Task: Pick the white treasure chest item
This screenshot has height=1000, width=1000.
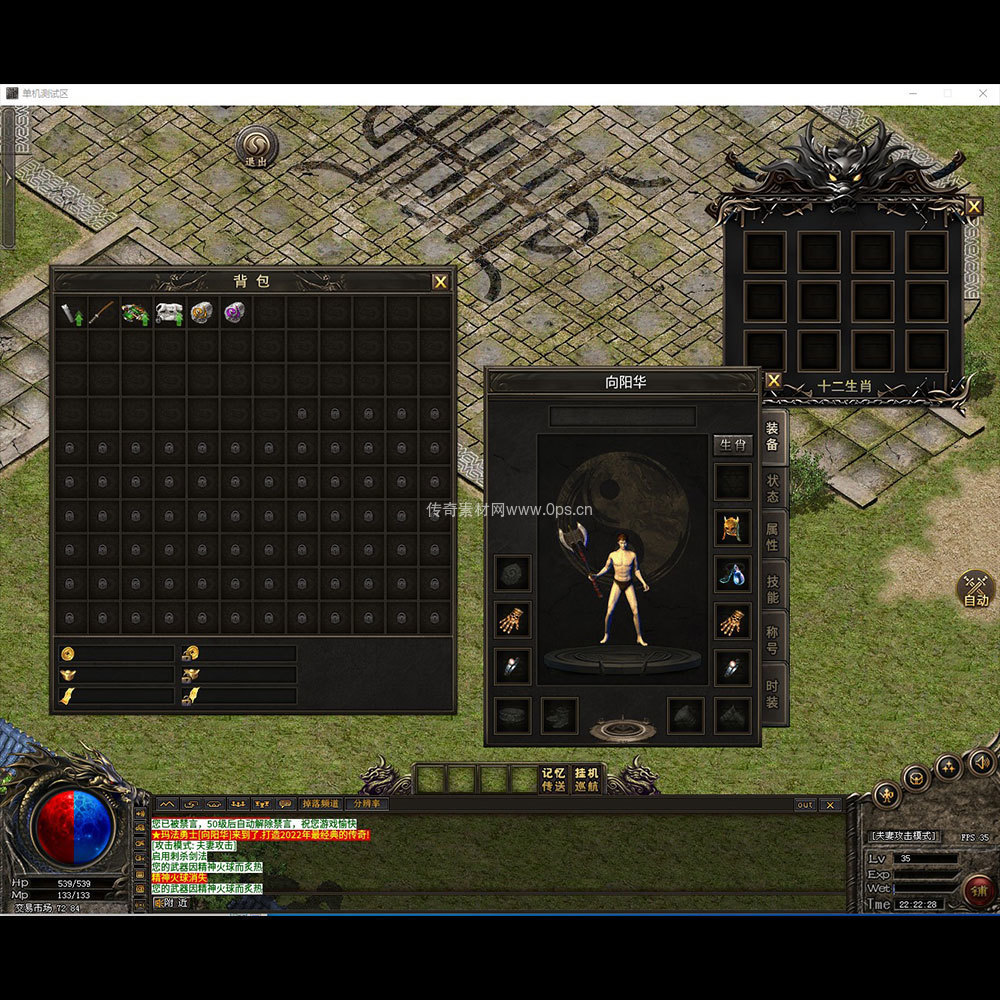Action: (x=170, y=313)
